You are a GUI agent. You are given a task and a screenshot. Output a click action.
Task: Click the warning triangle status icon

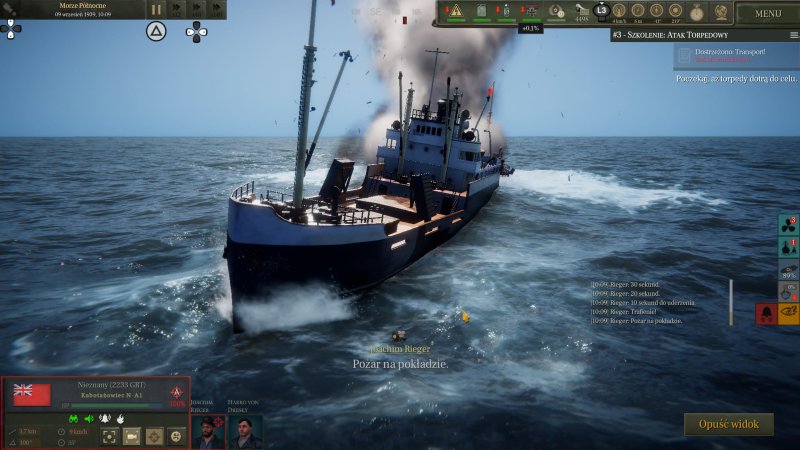coord(456,10)
